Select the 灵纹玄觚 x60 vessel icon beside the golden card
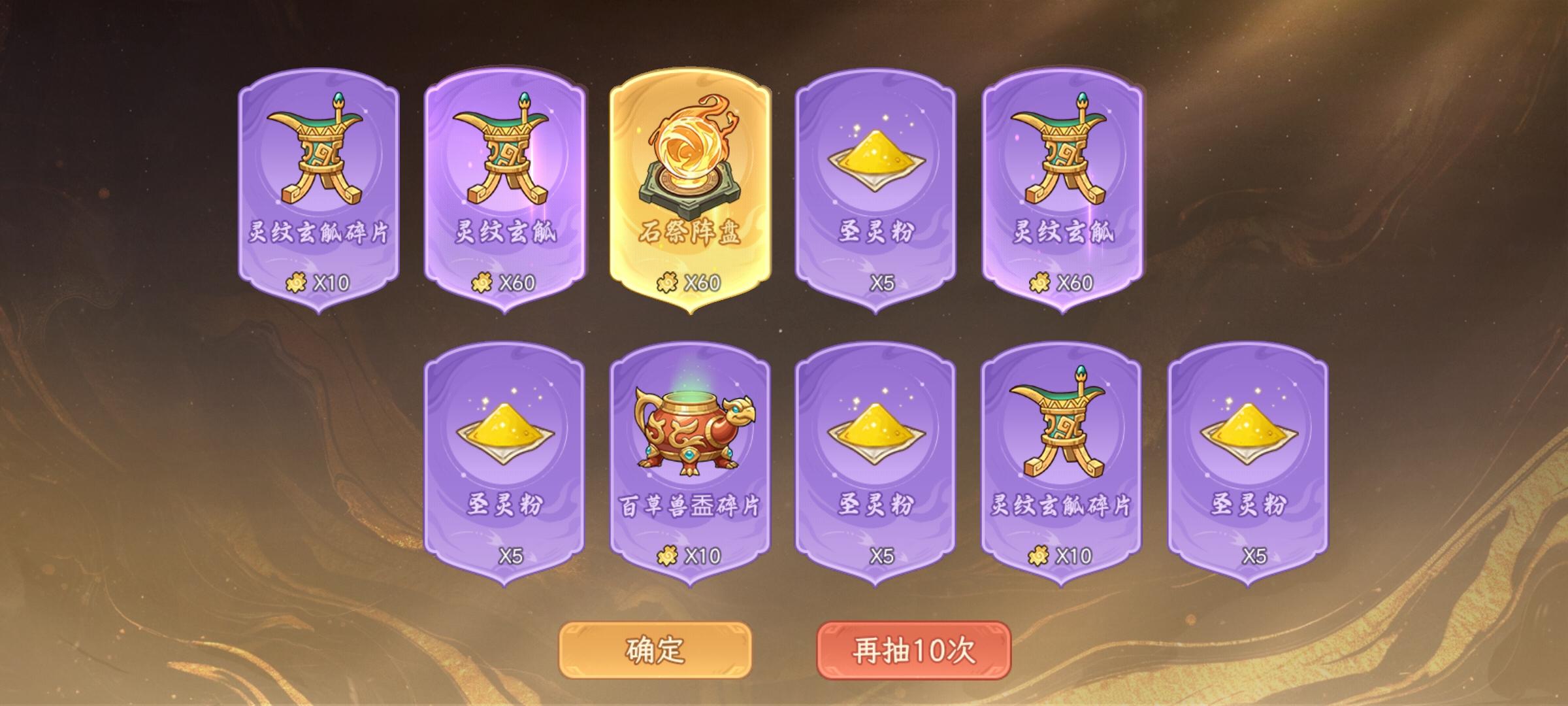 click(x=502, y=157)
